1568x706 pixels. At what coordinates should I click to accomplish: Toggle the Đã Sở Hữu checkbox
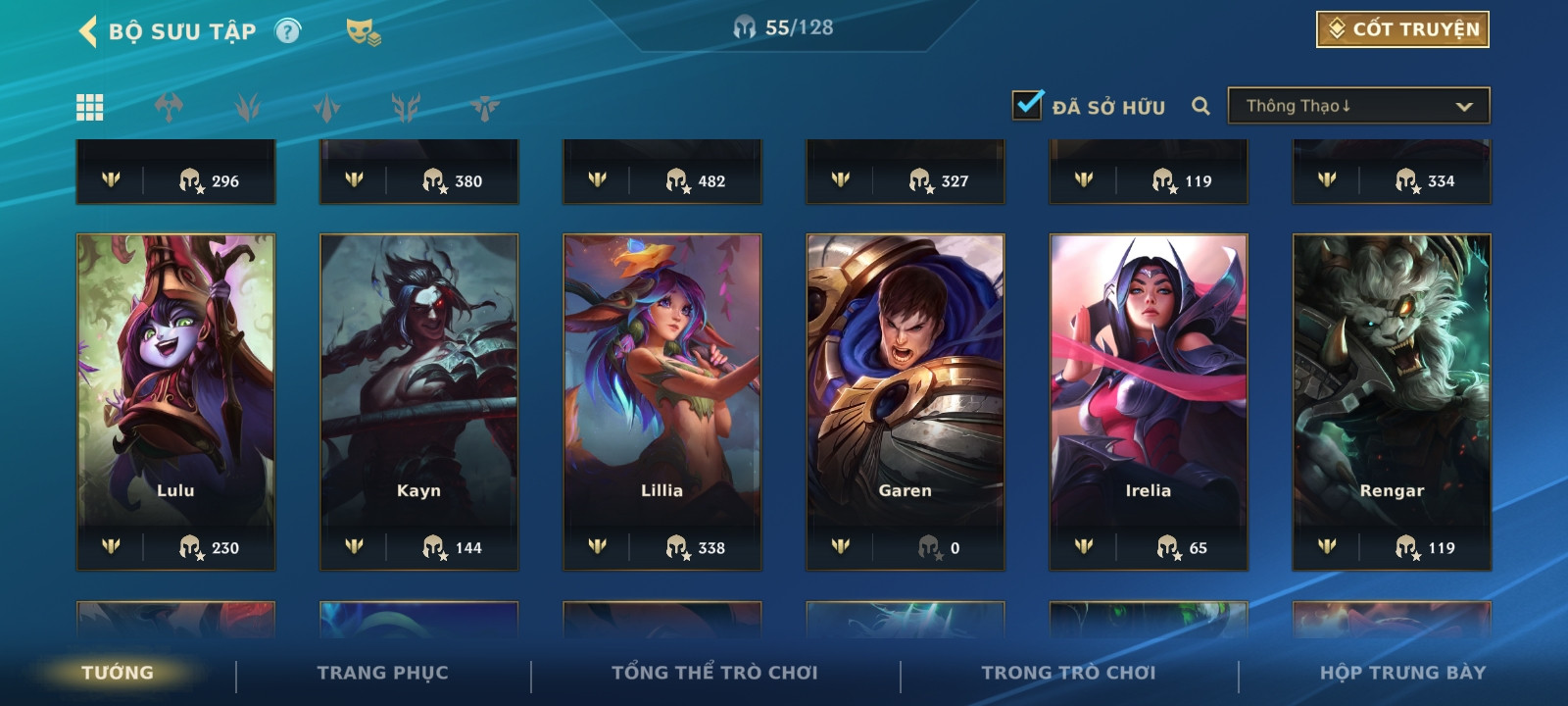coord(1027,105)
